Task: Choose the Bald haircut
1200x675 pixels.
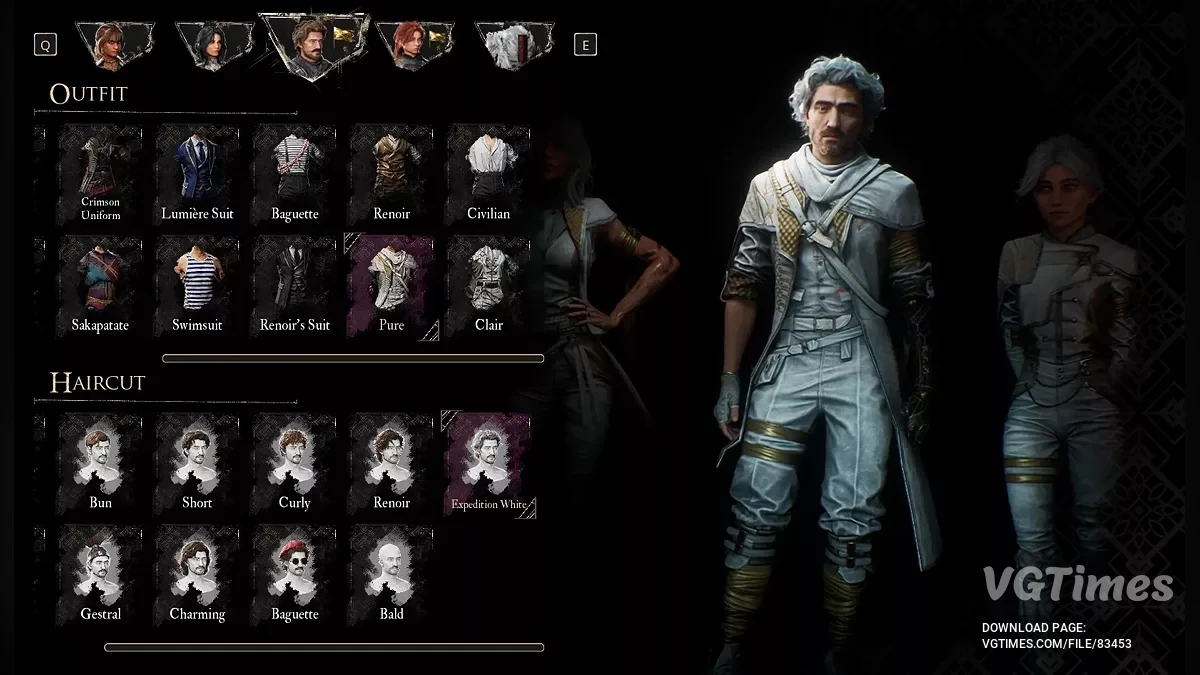Action: [x=392, y=575]
